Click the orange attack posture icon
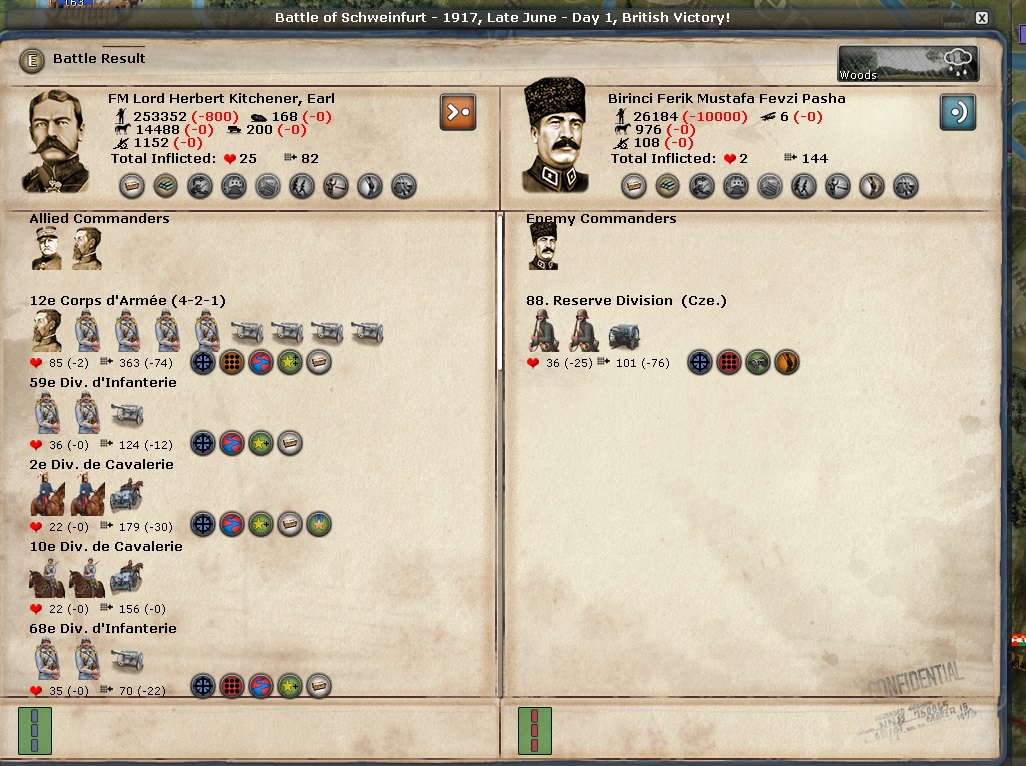 tap(458, 112)
